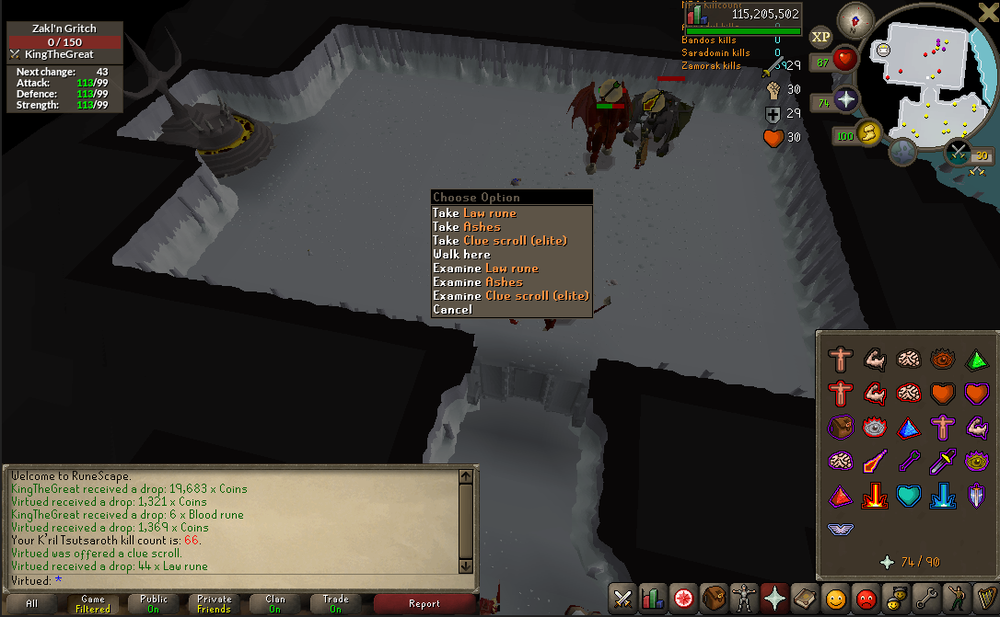Toggle the teal heart Redemption prayer

coord(909,496)
